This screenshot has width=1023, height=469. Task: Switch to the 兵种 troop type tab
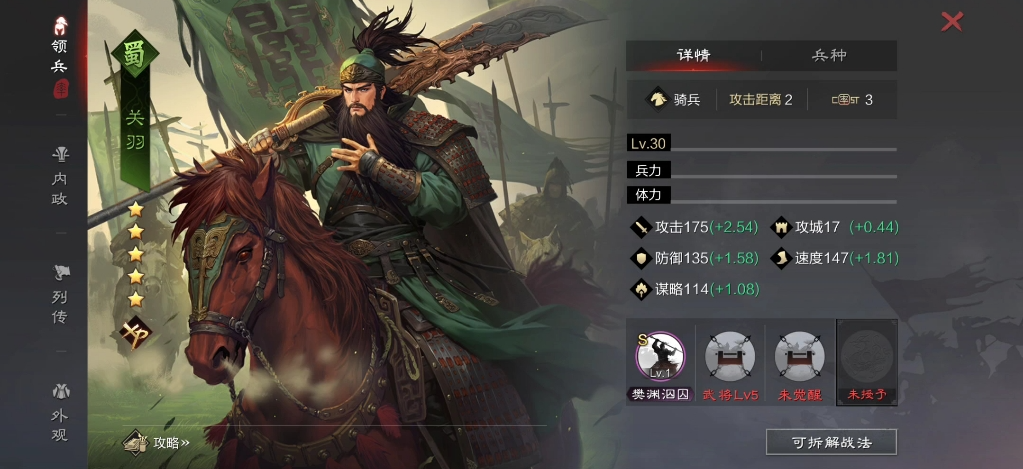pyautogui.click(x=829, y=56)
